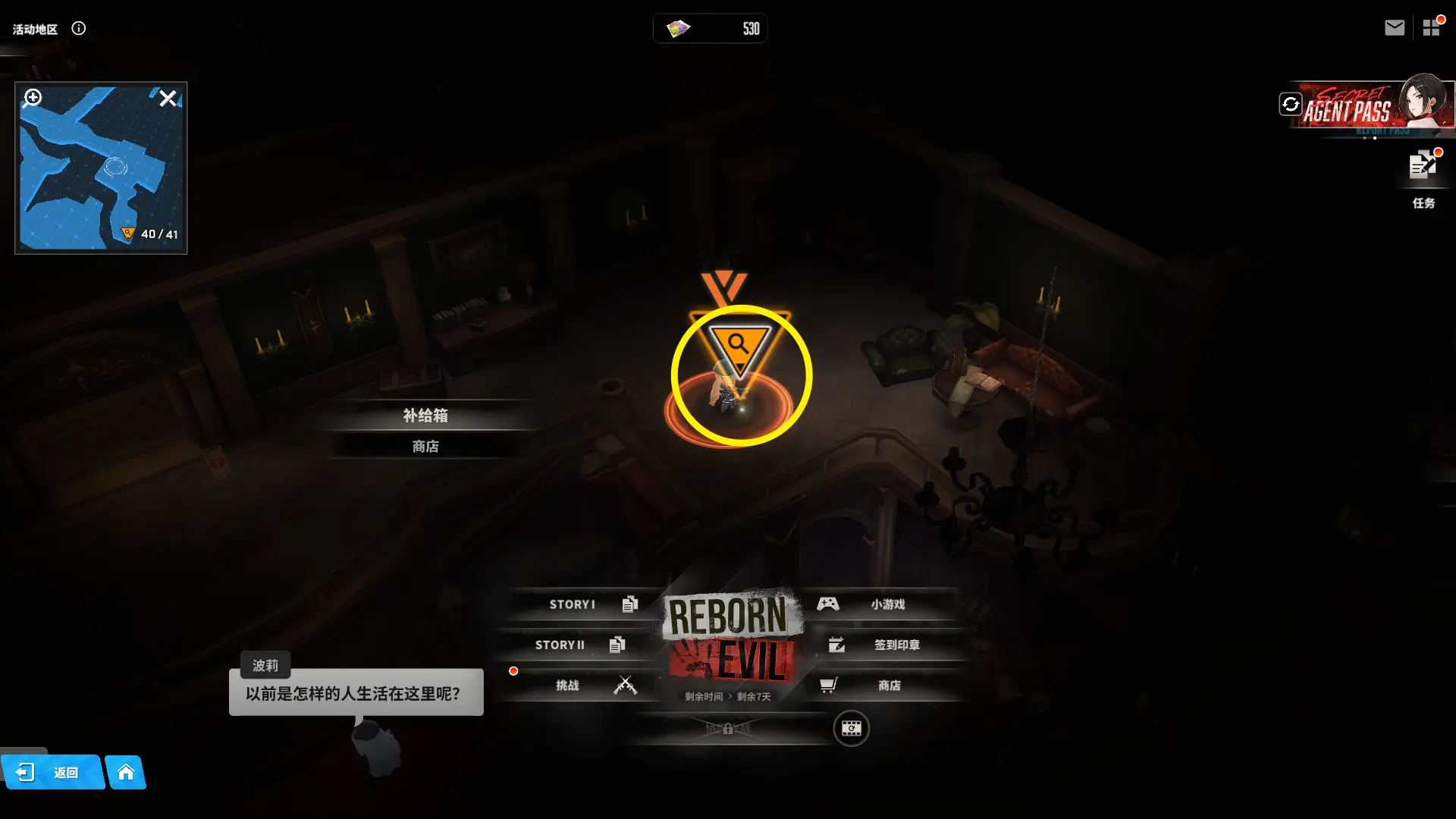
Task: Select the 挑战 challenge entry
Action: pyautogui.click(x=576, y=686)
